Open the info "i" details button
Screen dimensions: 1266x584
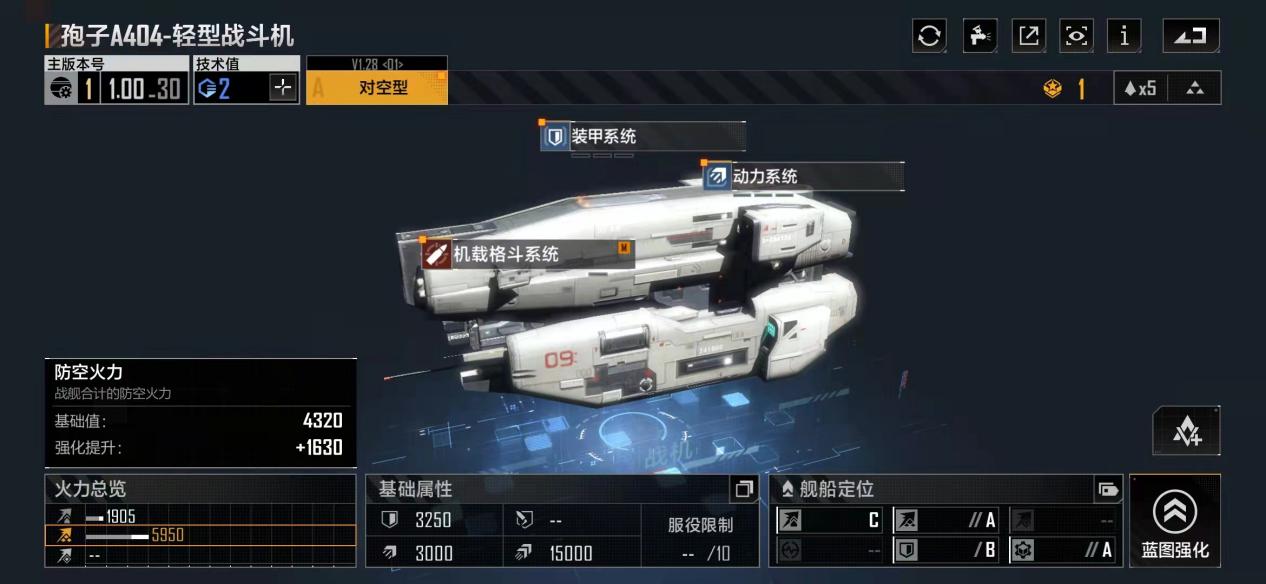pyautogui.click(x=1124, y=36)
